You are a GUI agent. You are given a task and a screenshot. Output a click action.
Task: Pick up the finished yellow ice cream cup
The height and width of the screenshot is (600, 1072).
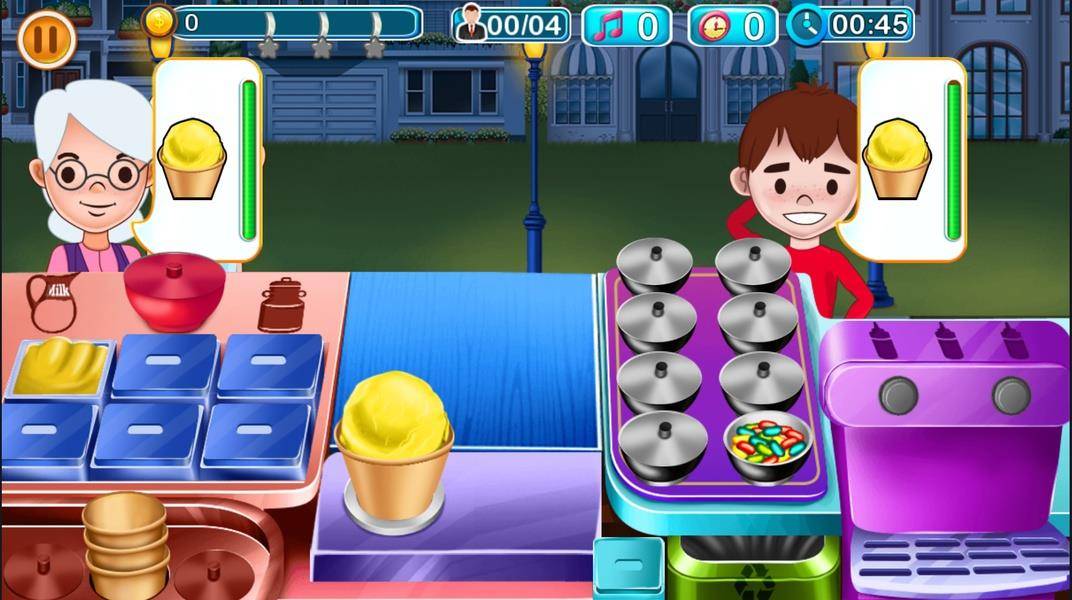[394, 445]
